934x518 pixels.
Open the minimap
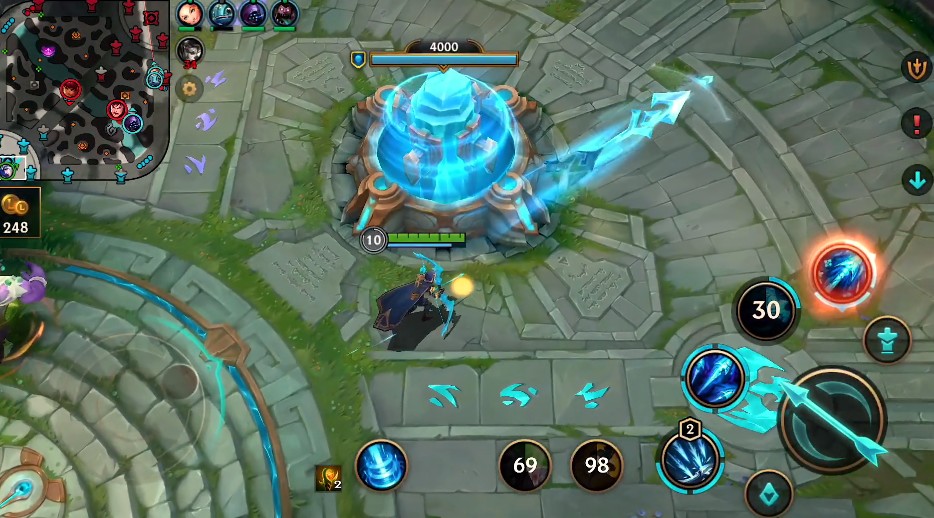click(x=82, y=88)
